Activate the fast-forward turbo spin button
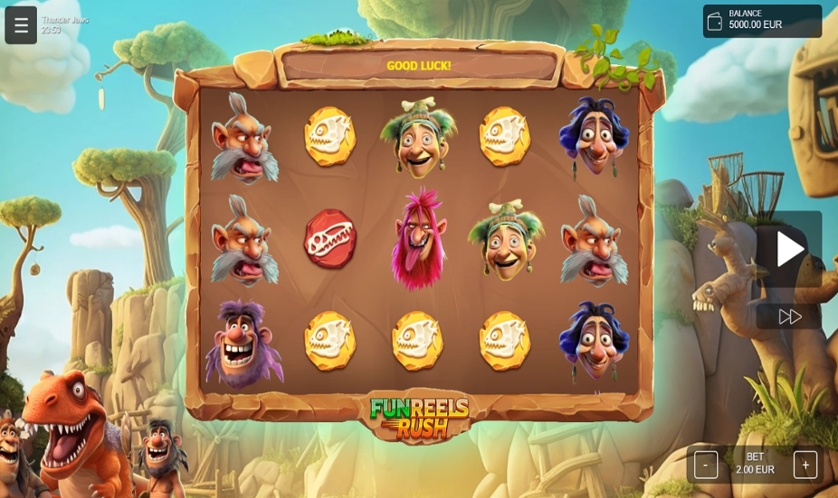The height and width of the screenshot is (498, 838). [x=789, y=317]
